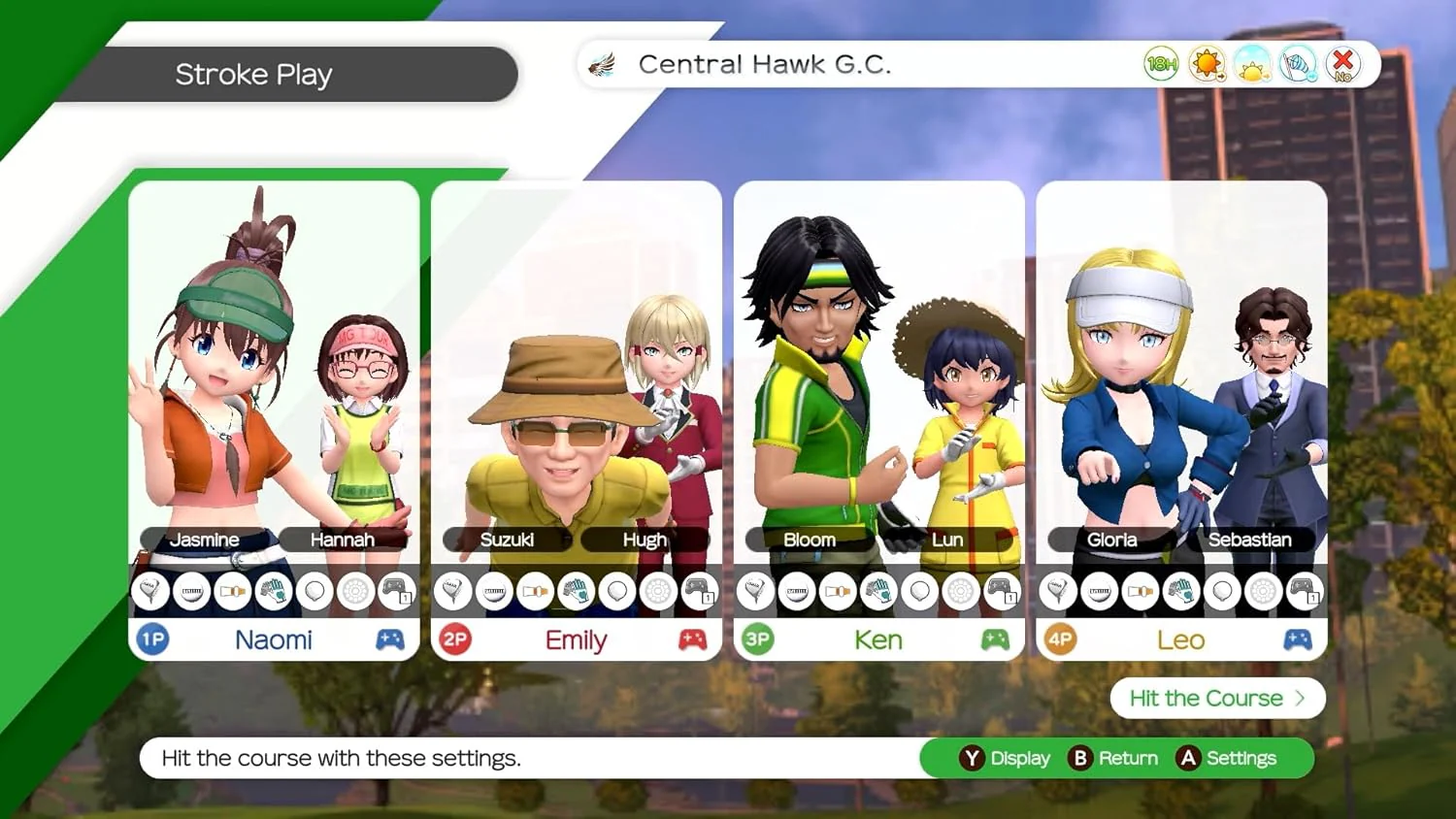
Task: Select Emily's red controller icon
Action: click(x=692, y=639)
